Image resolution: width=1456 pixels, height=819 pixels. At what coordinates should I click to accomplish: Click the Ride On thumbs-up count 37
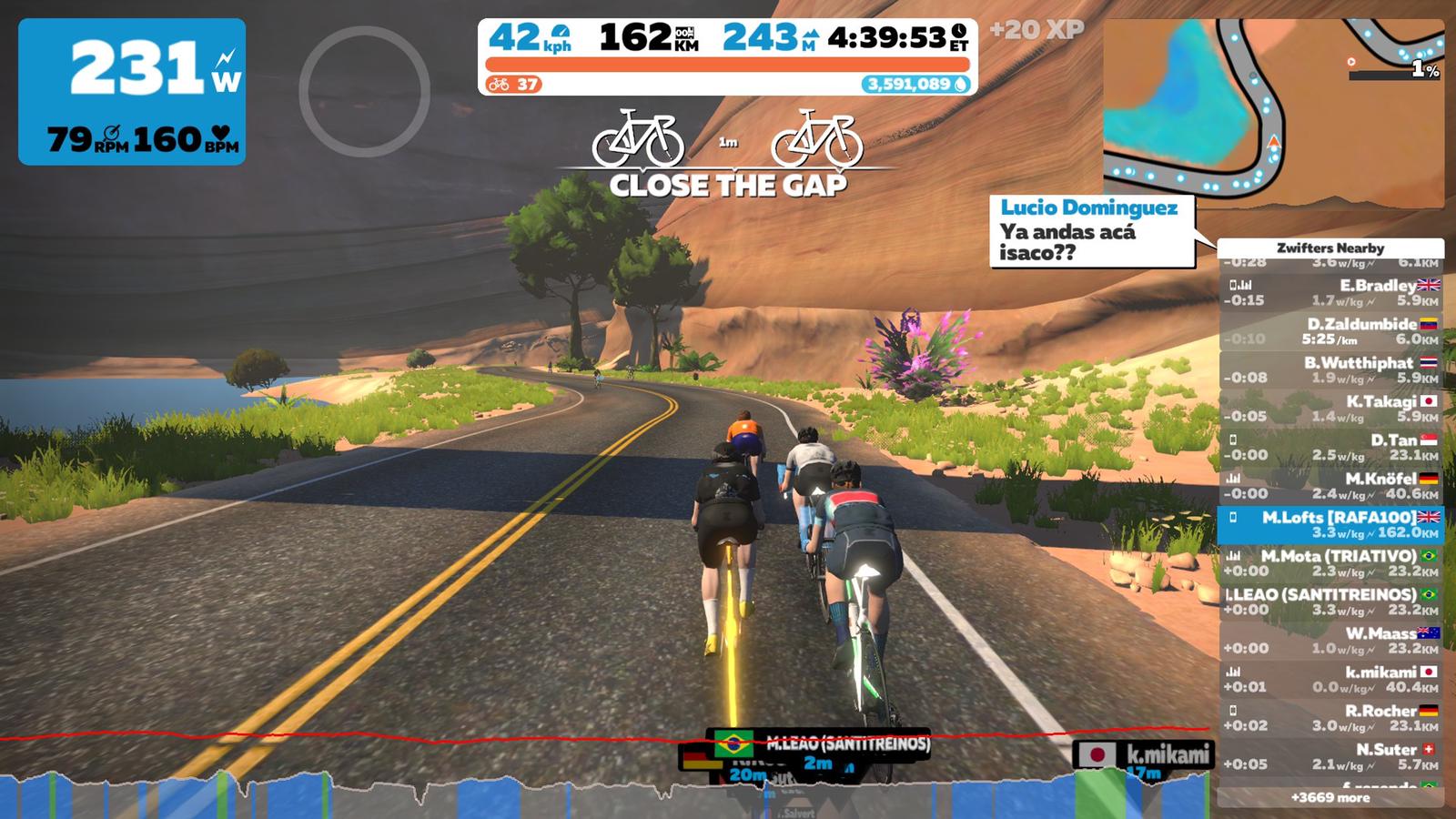[515, 85]
